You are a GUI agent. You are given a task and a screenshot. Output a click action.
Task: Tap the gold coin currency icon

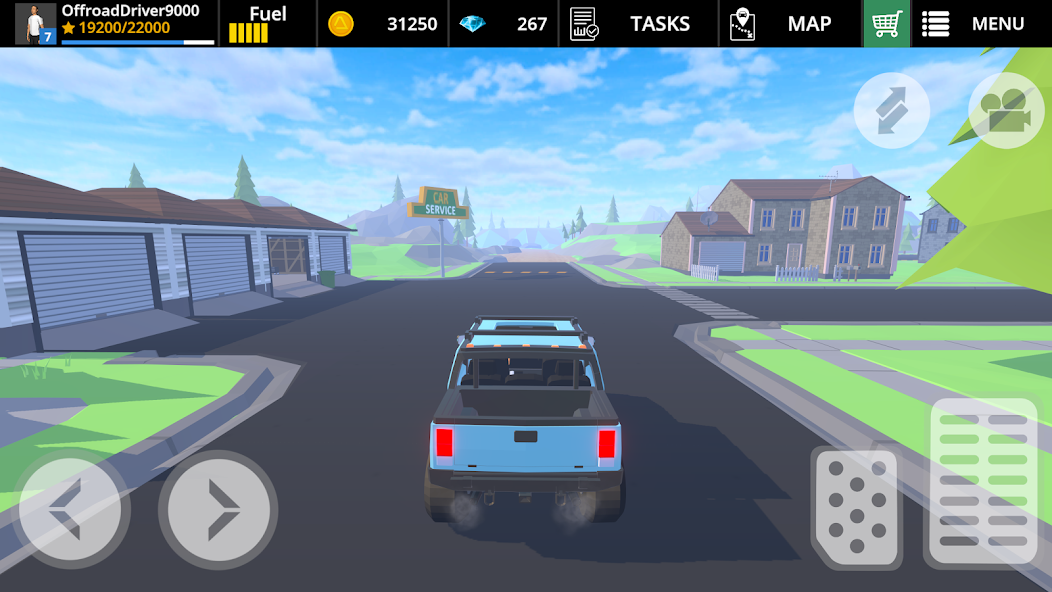coord(341,23)
